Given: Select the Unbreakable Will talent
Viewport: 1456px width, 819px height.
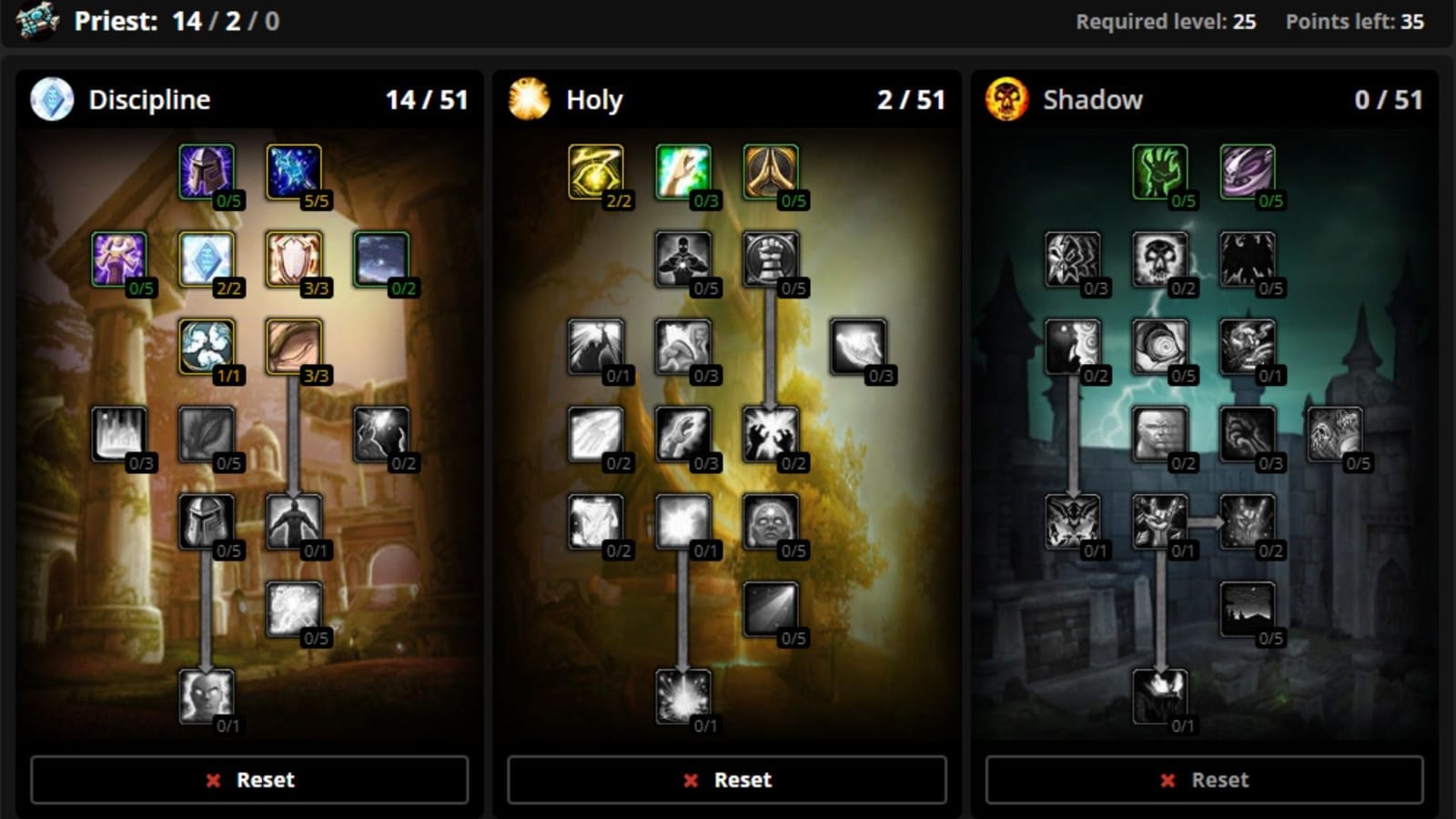Looking at the screenshot, I should point(207,173).
